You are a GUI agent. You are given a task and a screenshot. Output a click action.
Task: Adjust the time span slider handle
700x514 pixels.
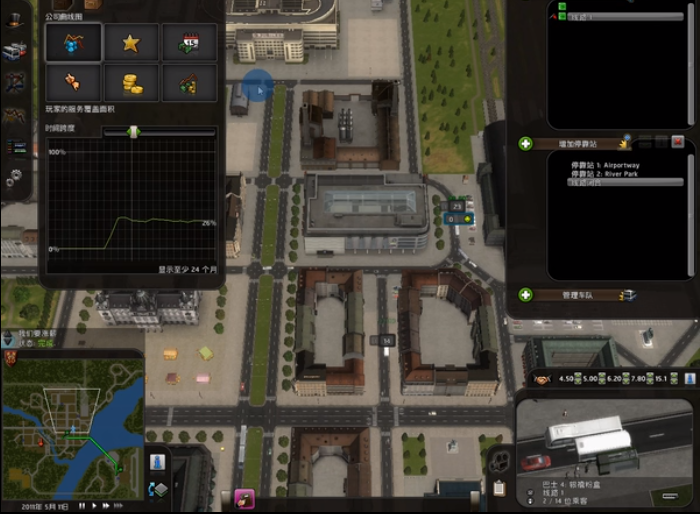click(x=133, y=131)
